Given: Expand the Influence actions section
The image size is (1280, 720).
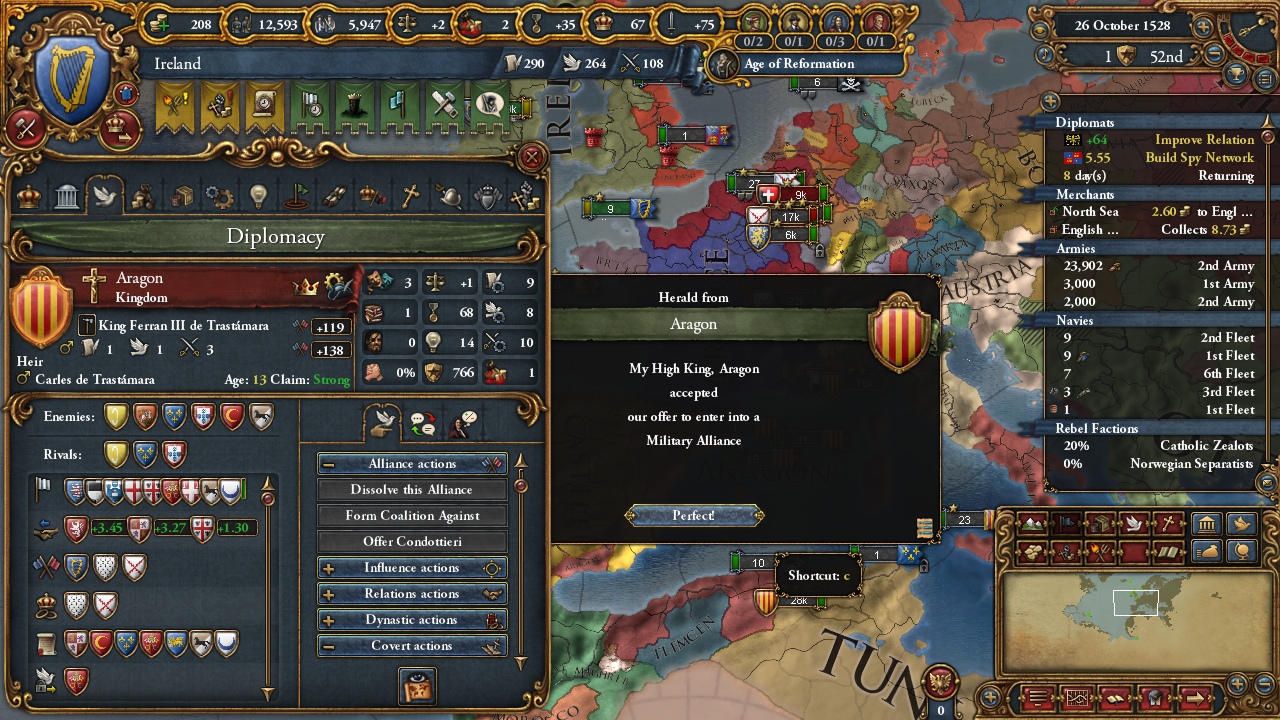Looking at the screenshot, I should (x=411, y=567).
